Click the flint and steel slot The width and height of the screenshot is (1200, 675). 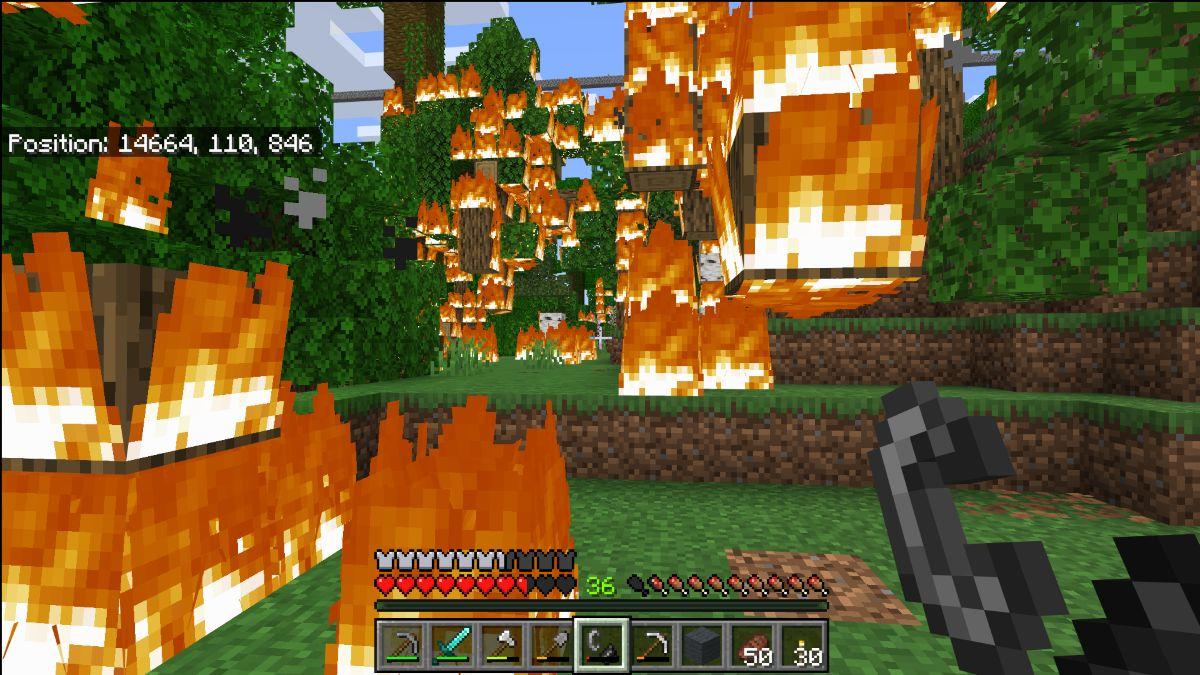click(x=602, y=645)
